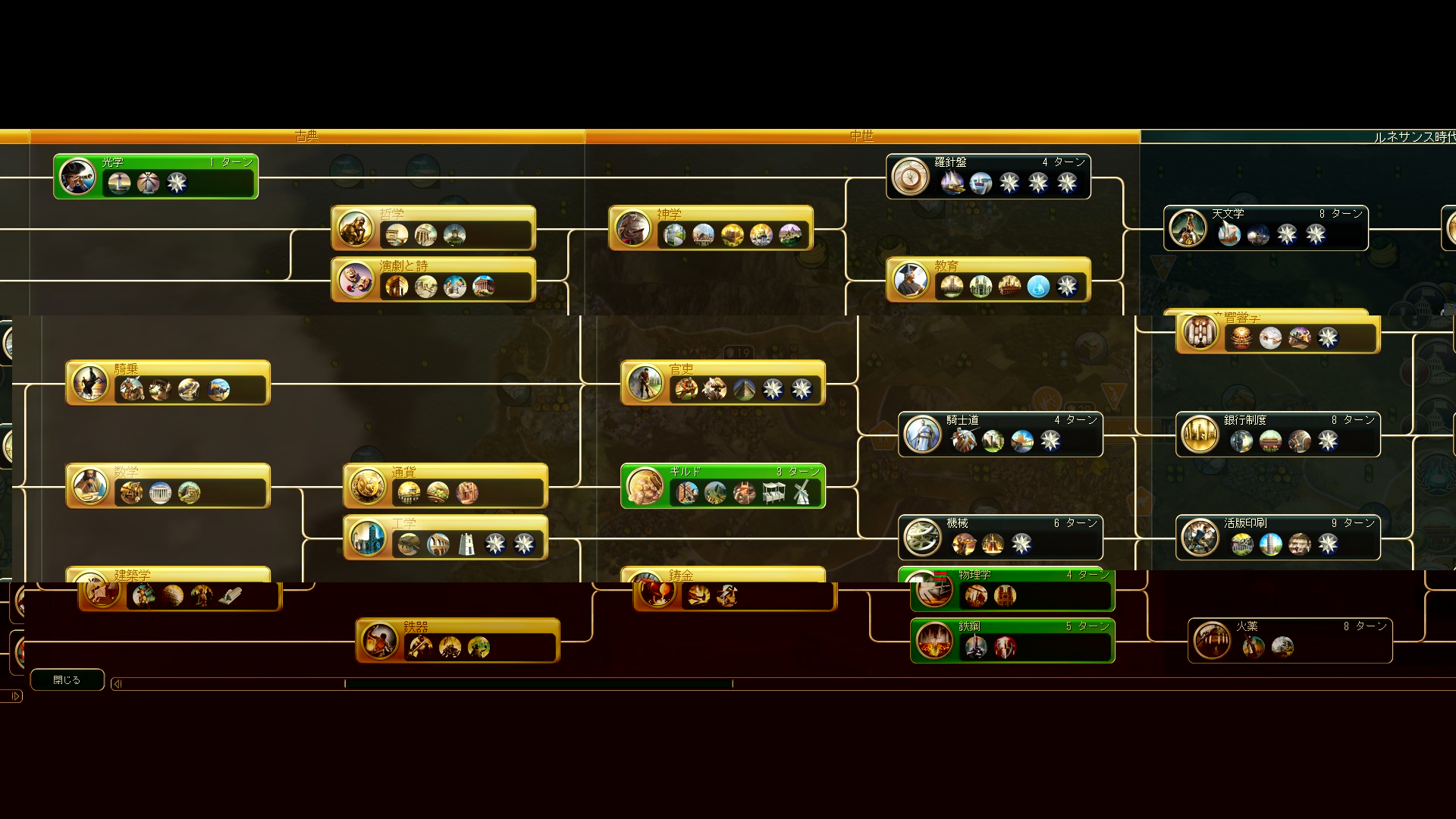Select the 銀行制度 (Banking) technology
The height and width of the screenshot is (819, 1456).
(x=1278, y=435)
